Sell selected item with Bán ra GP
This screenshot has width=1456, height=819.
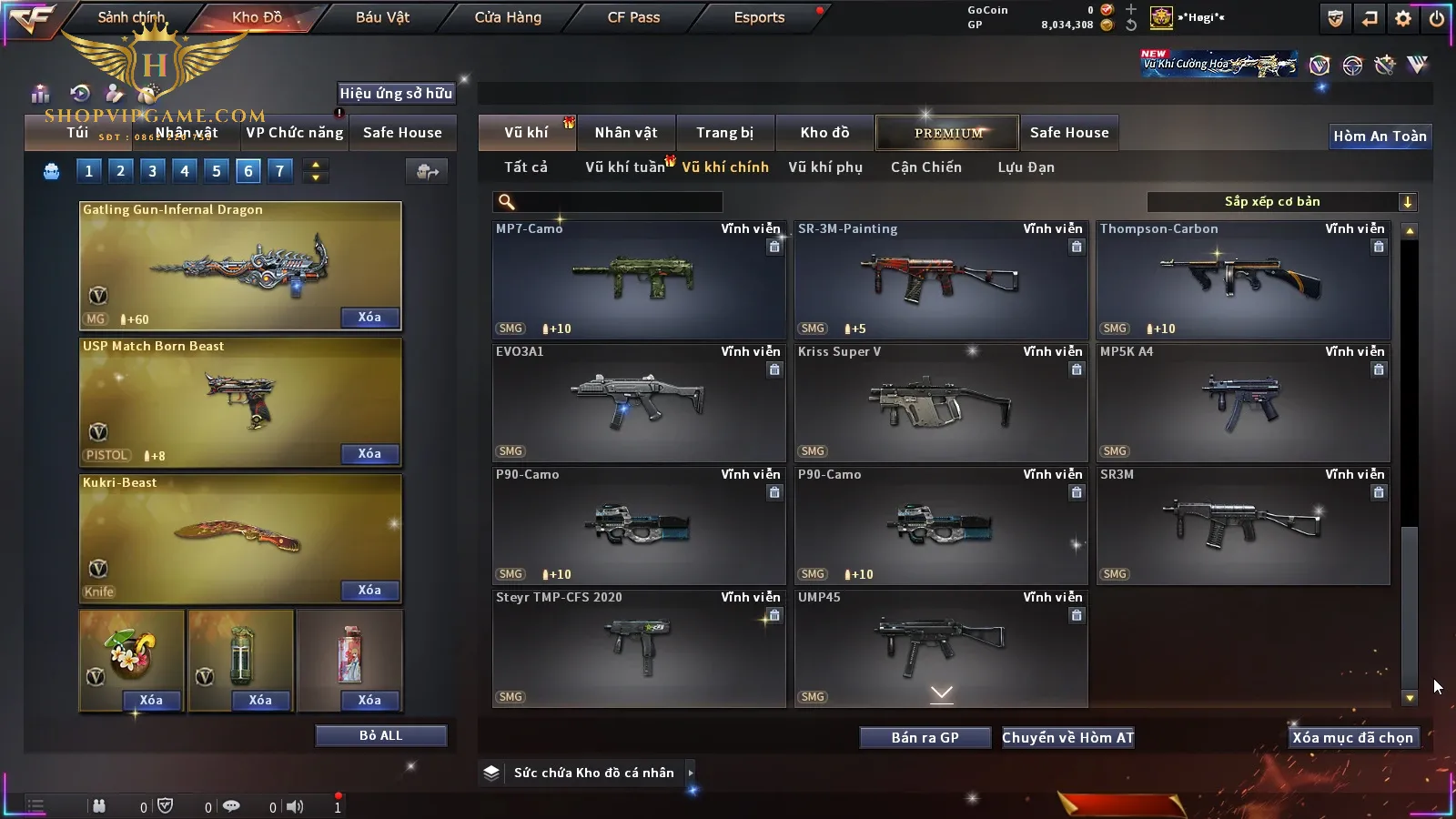click(925, 738)
